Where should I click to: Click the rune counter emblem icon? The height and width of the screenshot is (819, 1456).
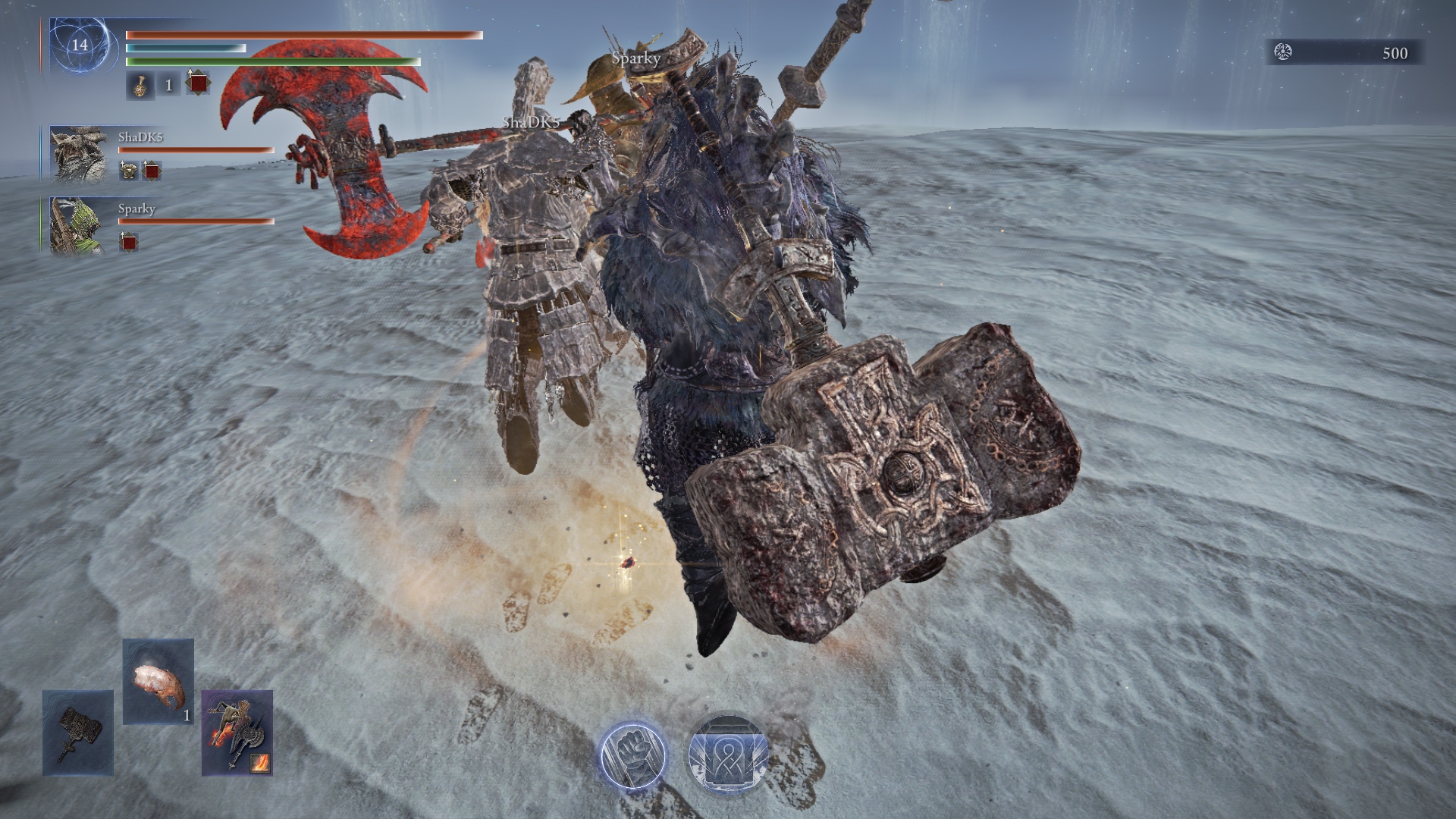(1282, 52)
